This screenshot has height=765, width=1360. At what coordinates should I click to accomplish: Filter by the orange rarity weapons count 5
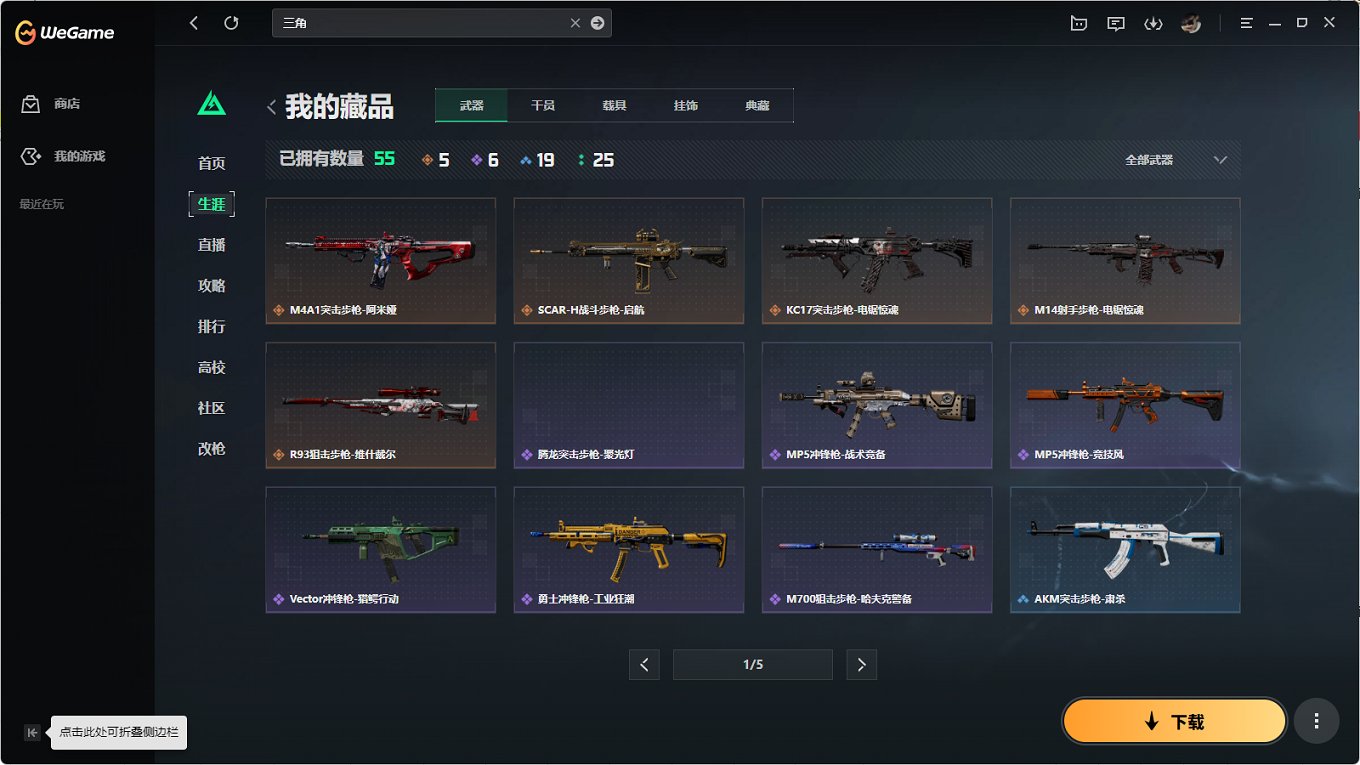pos(435,158)
